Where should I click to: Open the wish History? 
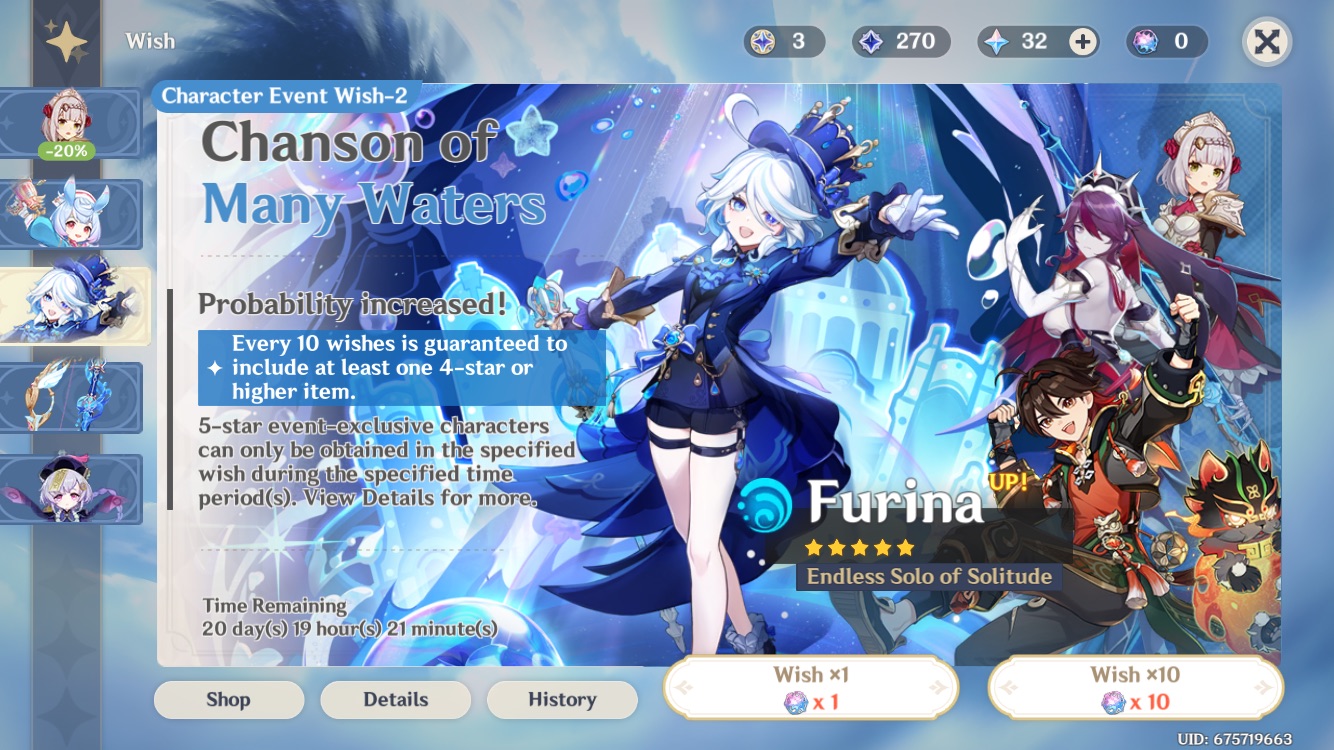click(x=562, y=700)
